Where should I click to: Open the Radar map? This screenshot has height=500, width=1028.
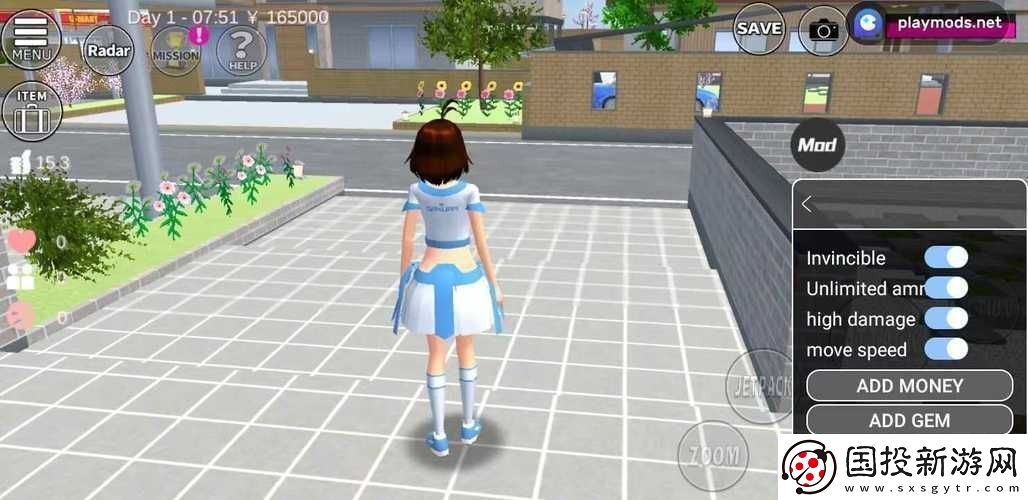tap(108, 50)
